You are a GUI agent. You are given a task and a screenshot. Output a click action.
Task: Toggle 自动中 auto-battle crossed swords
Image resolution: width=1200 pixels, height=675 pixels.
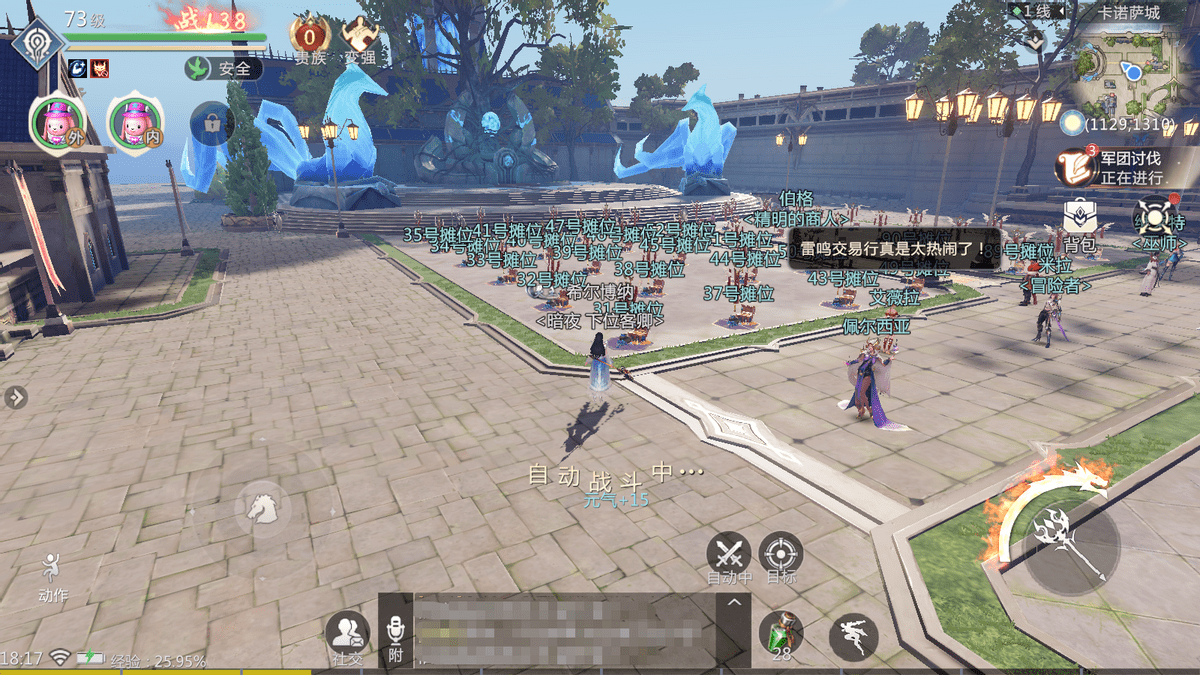tap(729, 555)
